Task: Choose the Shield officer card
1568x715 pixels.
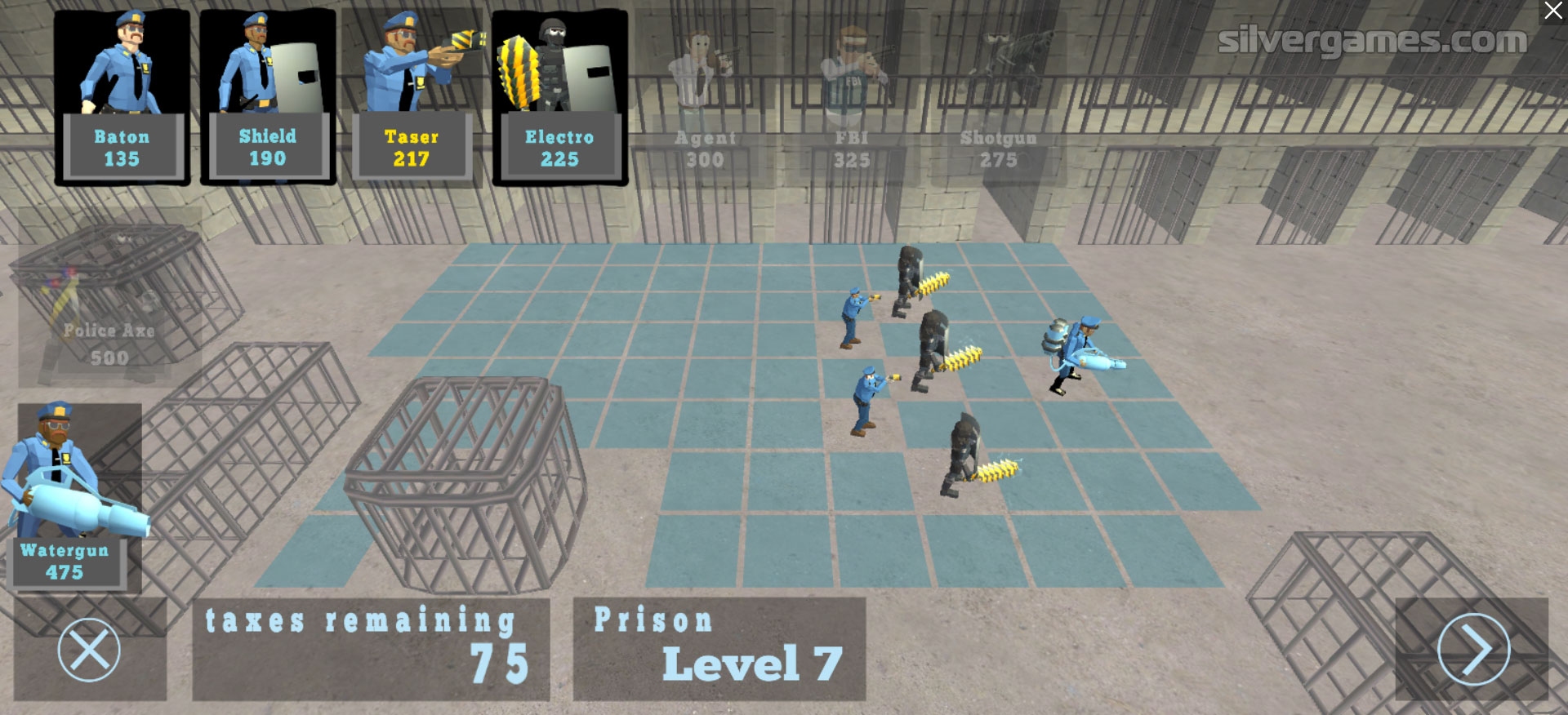Action: 268,97
